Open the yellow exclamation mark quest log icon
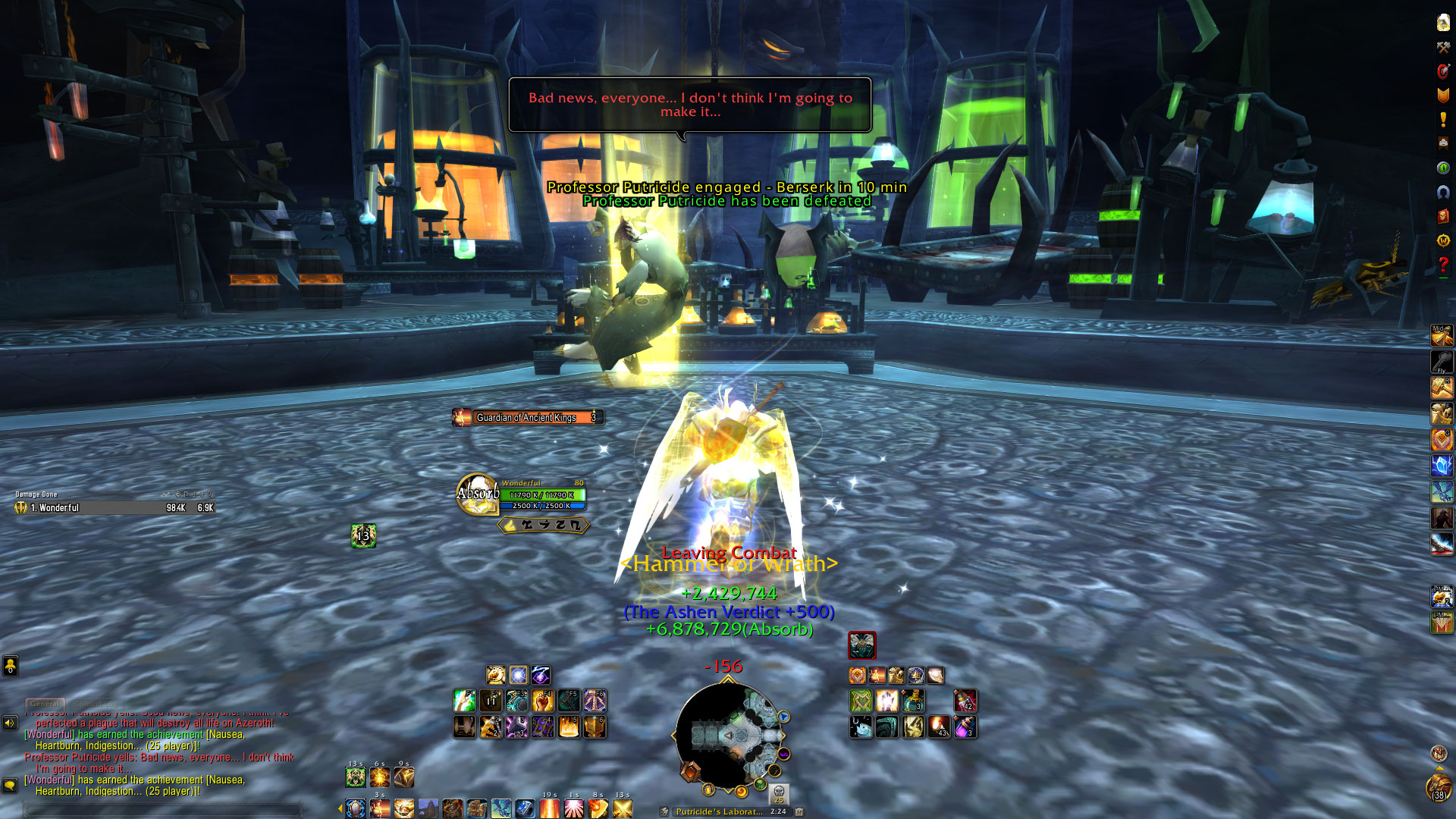Viewport: 1456px width, 819px height. [x=1443, y=119]
